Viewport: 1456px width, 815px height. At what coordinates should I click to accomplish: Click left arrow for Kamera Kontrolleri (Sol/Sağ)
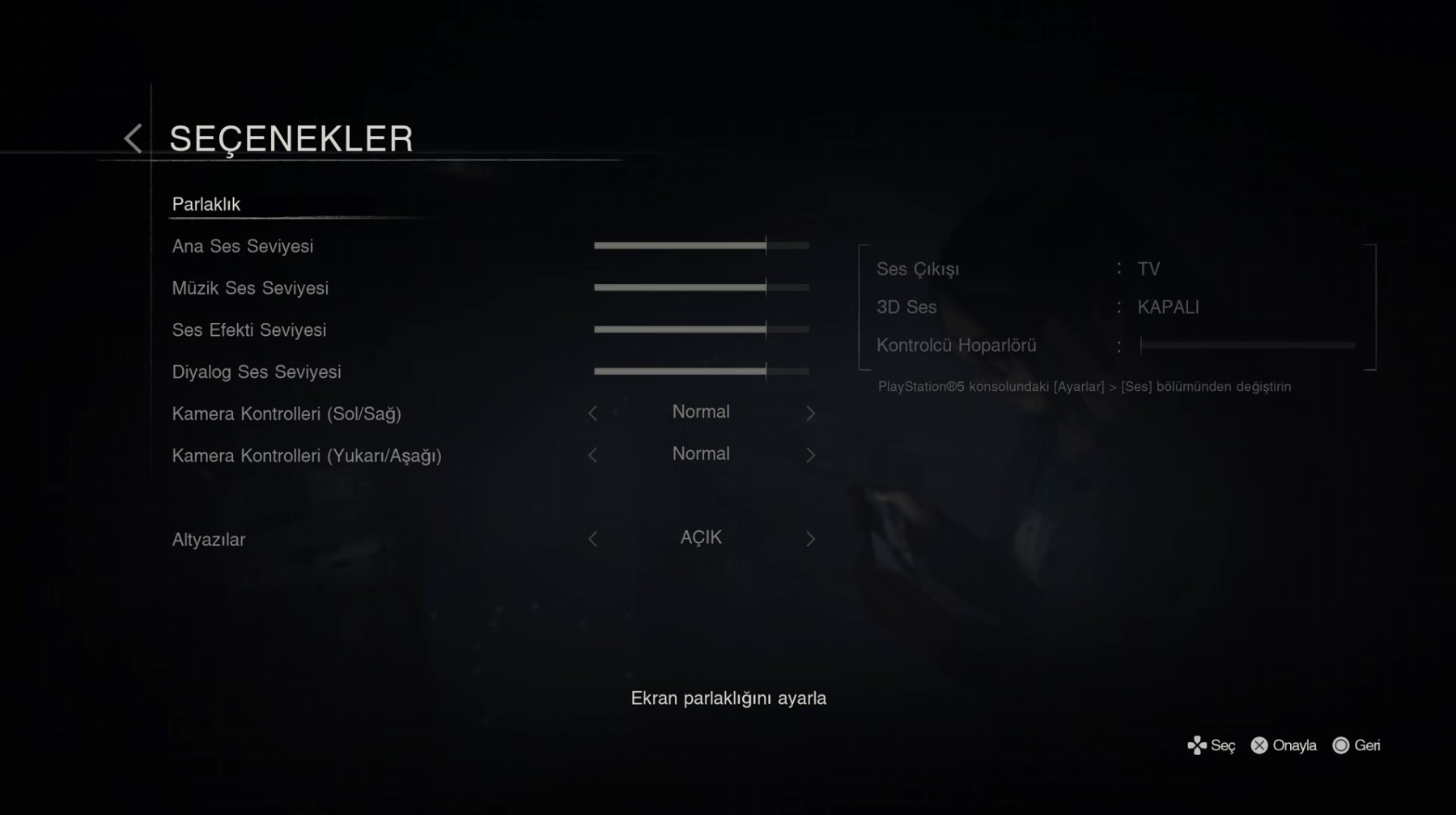(x=592, y=414)
